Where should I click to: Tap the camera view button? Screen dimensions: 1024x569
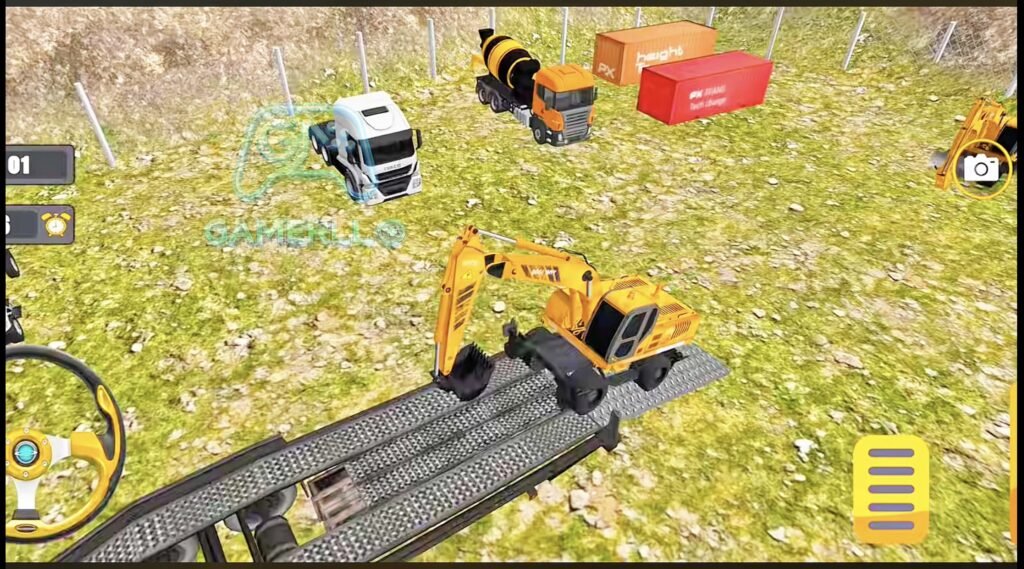pyautogui.click(x=981, y=168)
